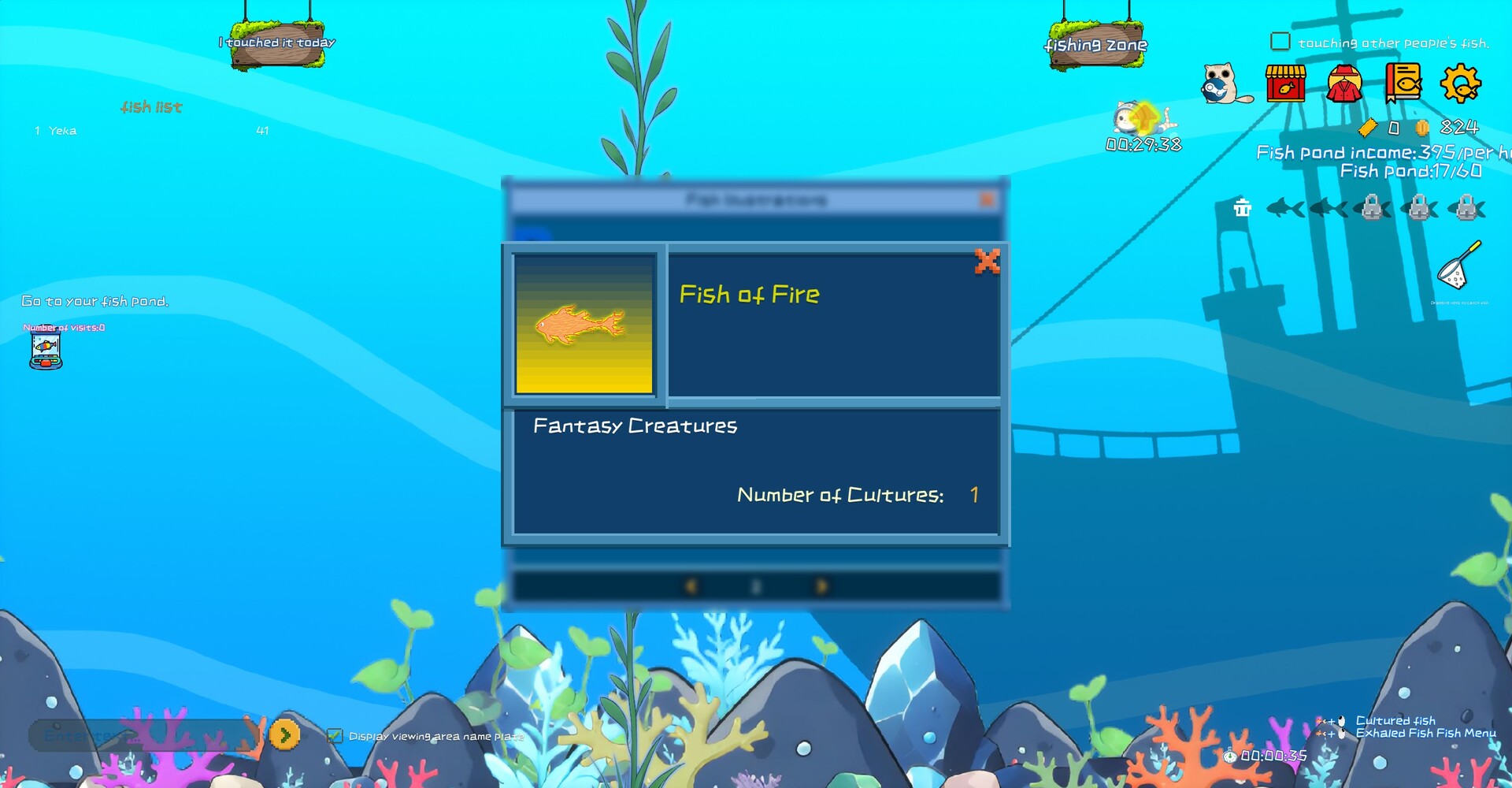Image resolution: width=1512 pixels, height=788 pixels.
Task: Select the trash bin in the fish pond bar
Action: 1243,207
